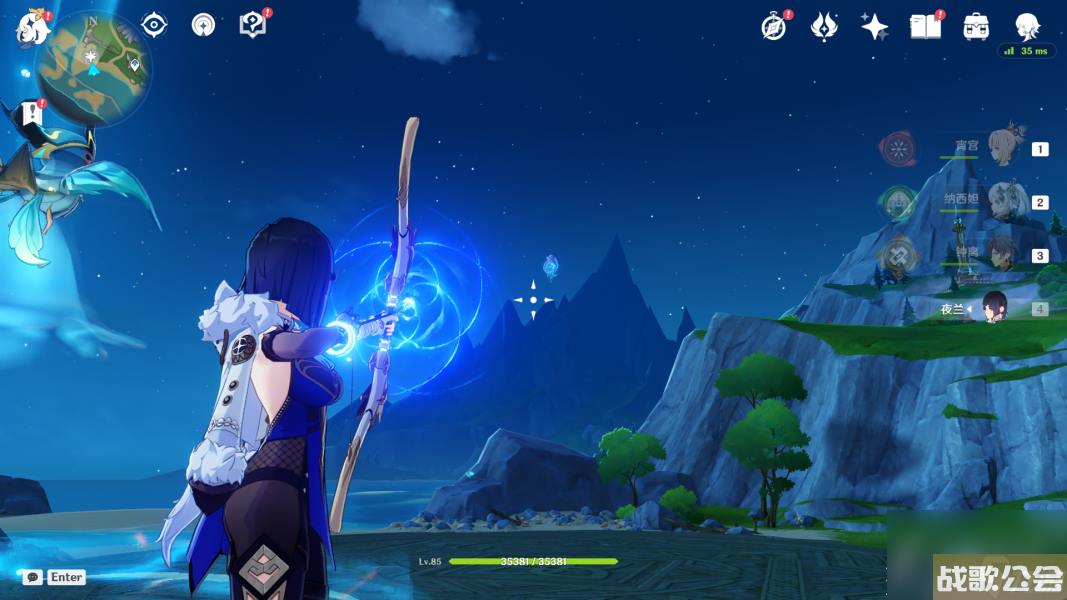The width and height of the screenshot is (1067, 600).
Task: Open the compass icon in the top bar
Action: click(x=774, y=27)
